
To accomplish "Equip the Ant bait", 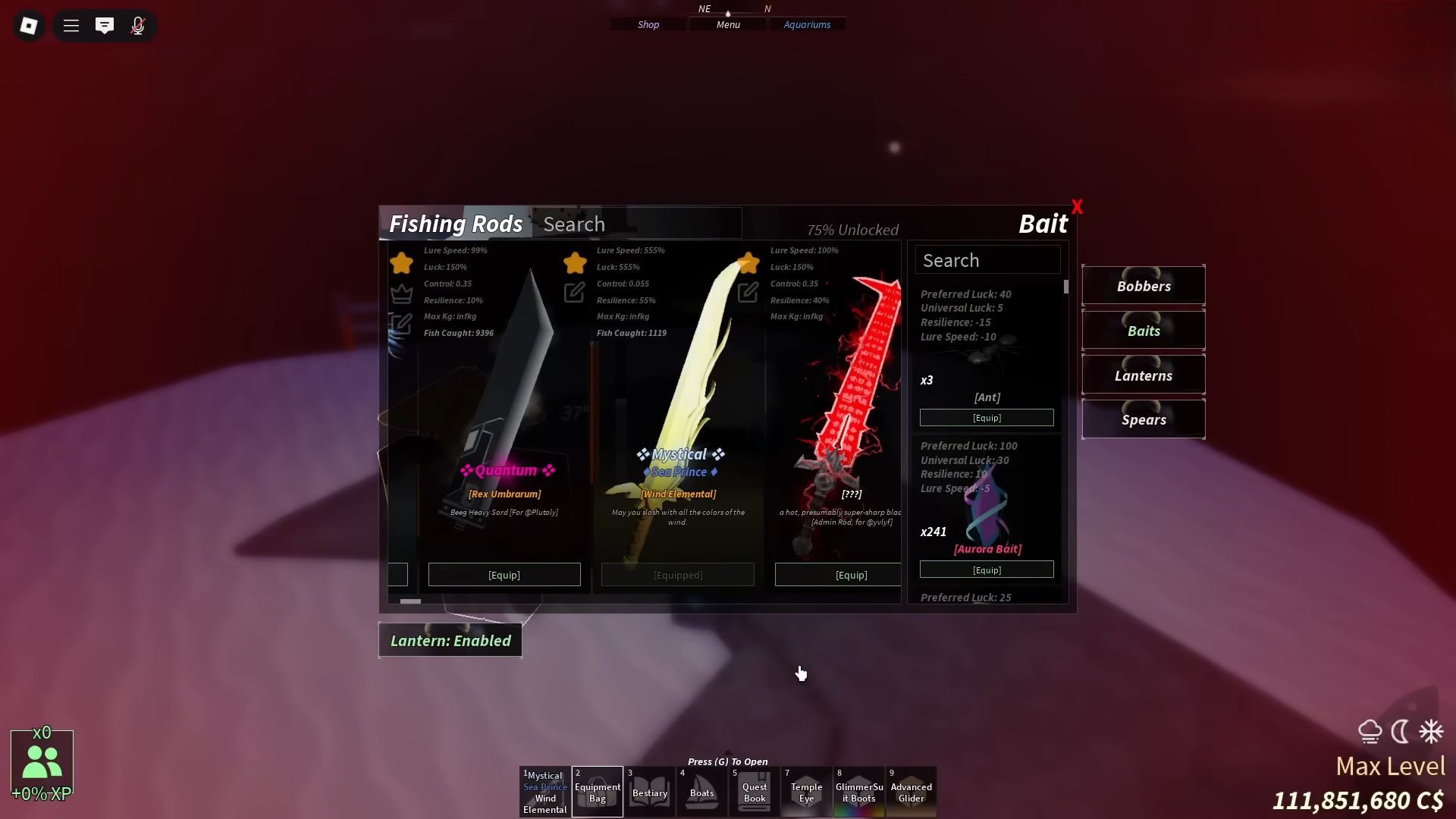I will pyautogui.click(x=987, y=418).
